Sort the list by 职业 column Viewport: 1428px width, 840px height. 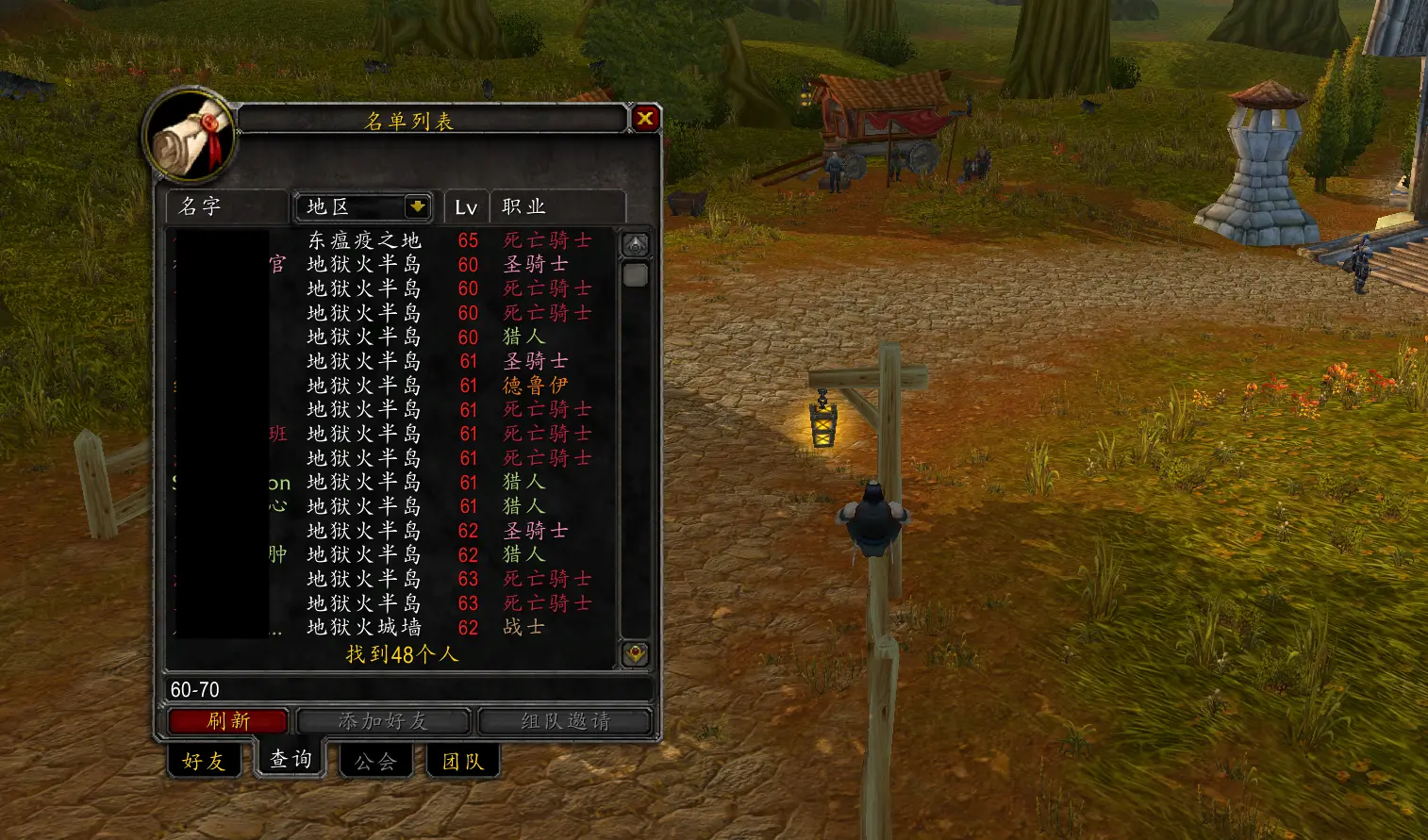click(x=556, y=206)
